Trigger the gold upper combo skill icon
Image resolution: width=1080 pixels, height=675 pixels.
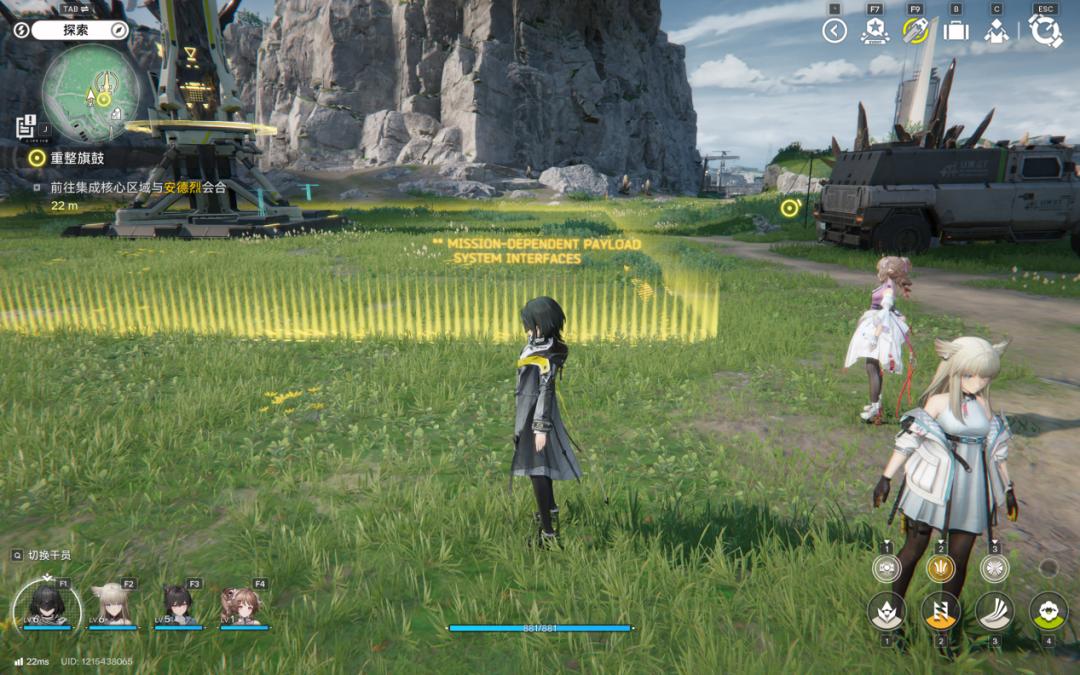coord(940,568)
